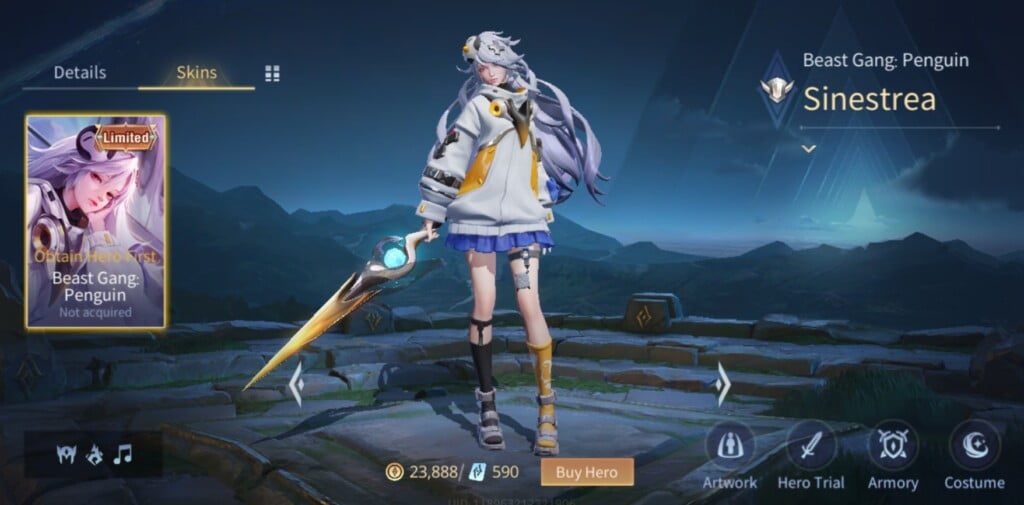
Task: Show the next hero with right arrow
Action: pyautogui.click(x=723, y=384)
